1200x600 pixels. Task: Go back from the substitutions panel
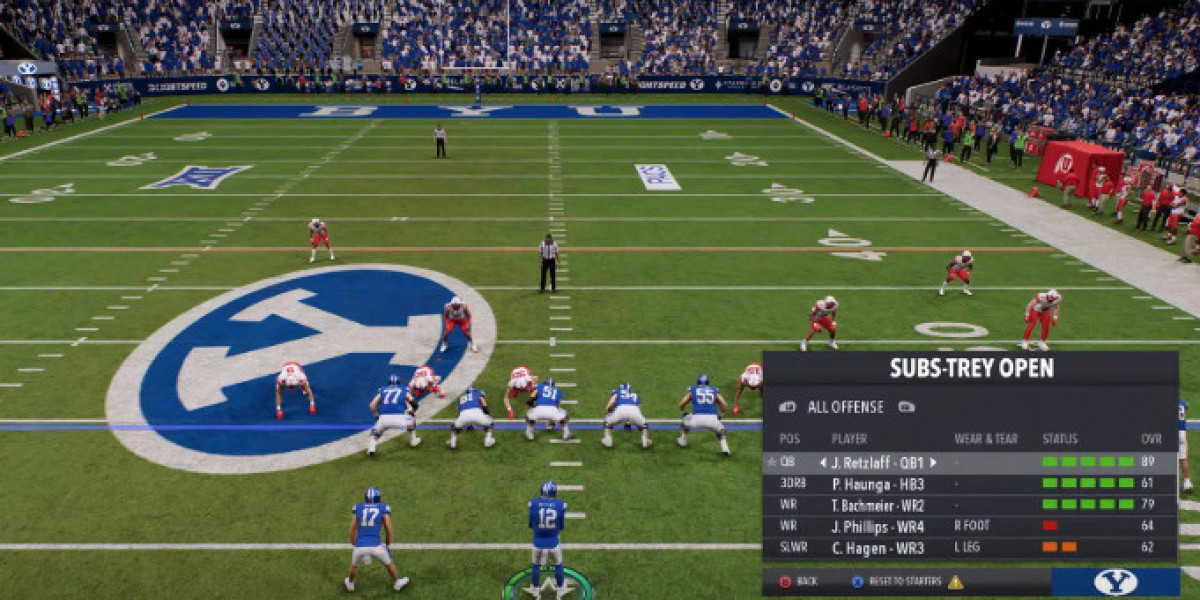pyautogui.click(x=798, y=581)
